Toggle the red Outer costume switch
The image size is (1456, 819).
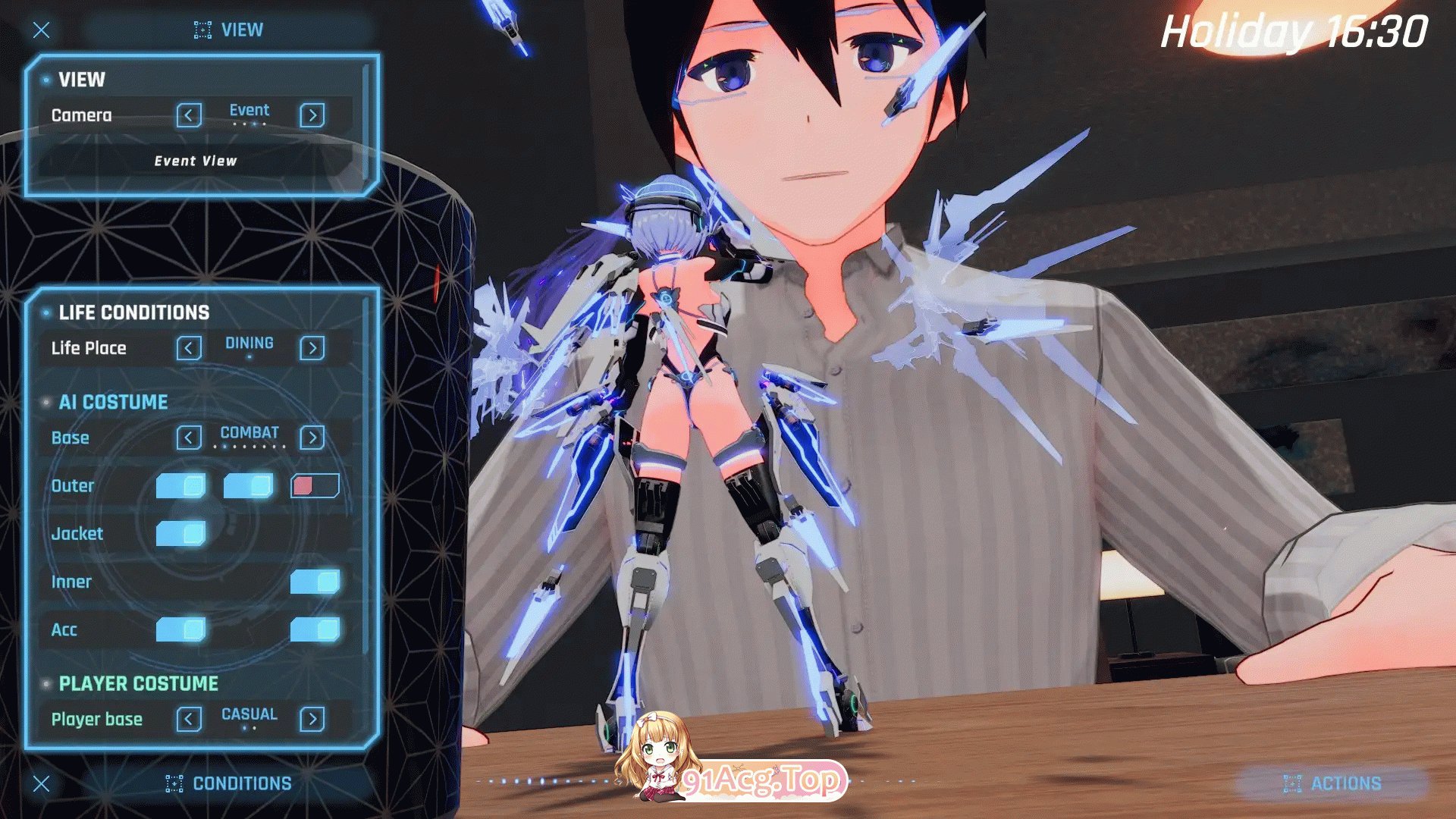click(315, 486)
